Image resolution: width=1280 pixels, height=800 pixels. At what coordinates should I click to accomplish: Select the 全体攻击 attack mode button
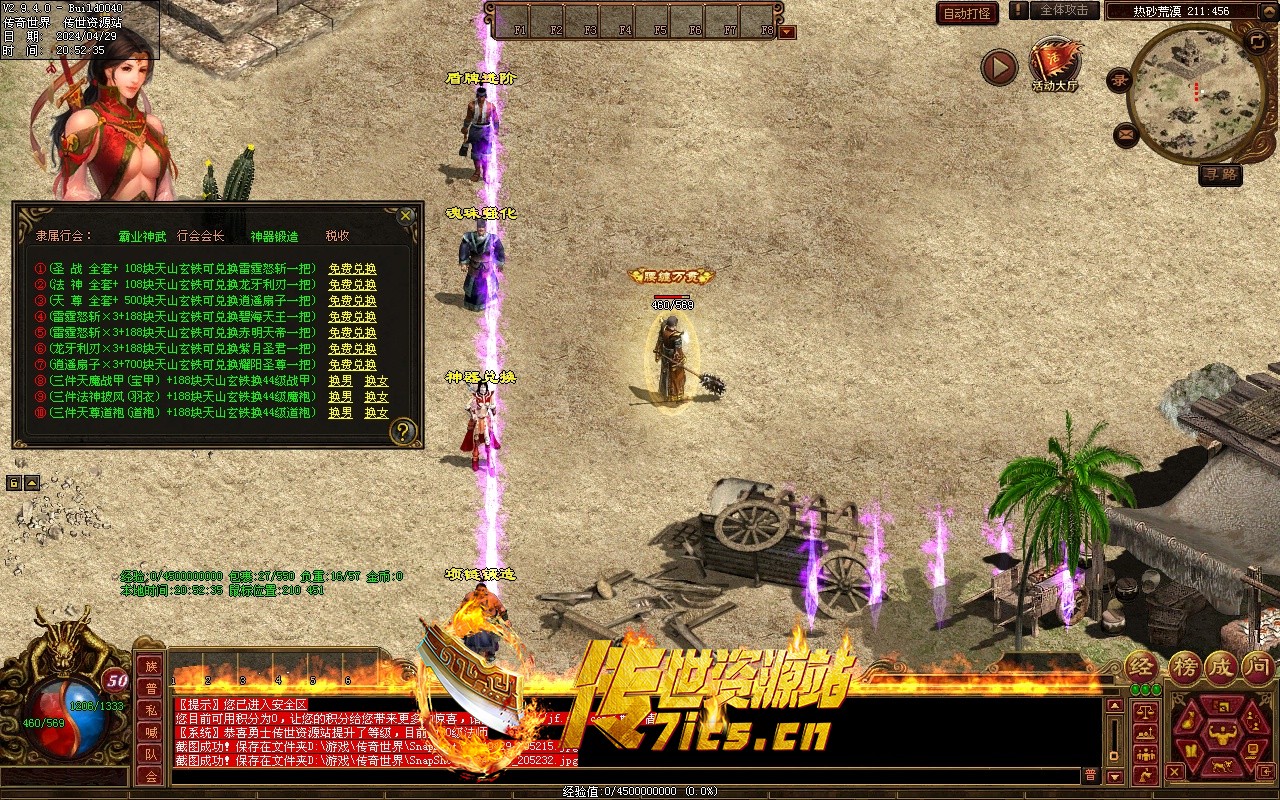1064,10
